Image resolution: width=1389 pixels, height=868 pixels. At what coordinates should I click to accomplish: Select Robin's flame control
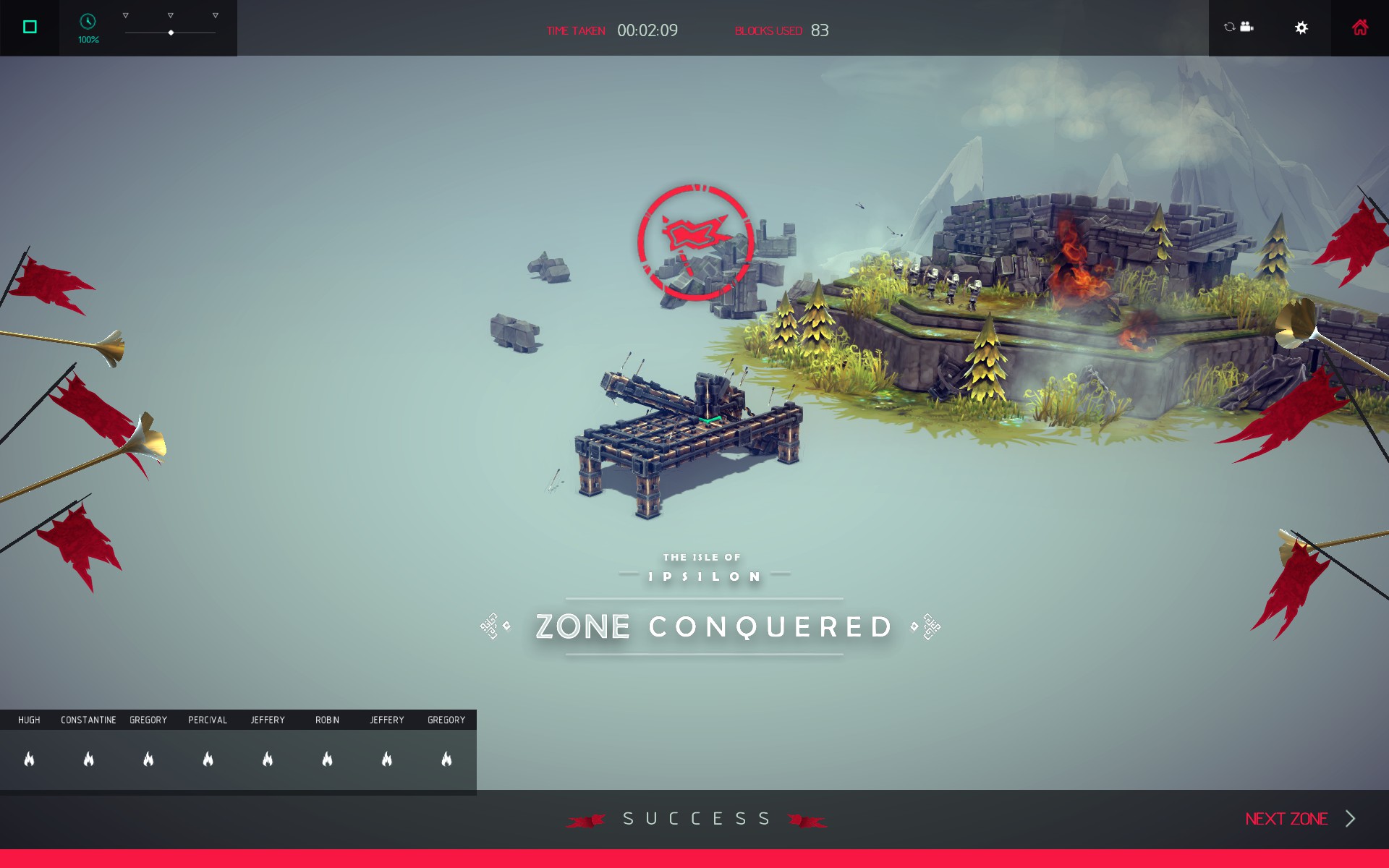click(328, 759)
